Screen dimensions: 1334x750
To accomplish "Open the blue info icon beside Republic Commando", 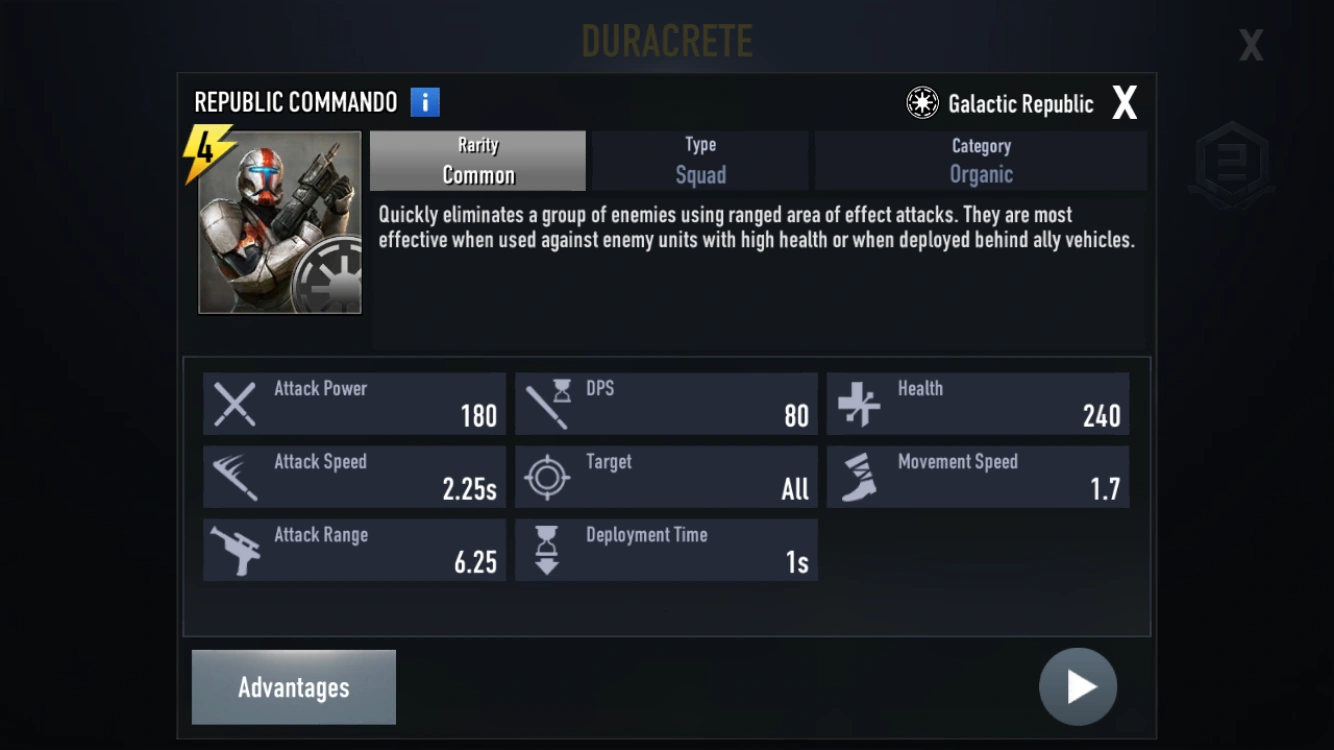I will (x=423, y=101).
